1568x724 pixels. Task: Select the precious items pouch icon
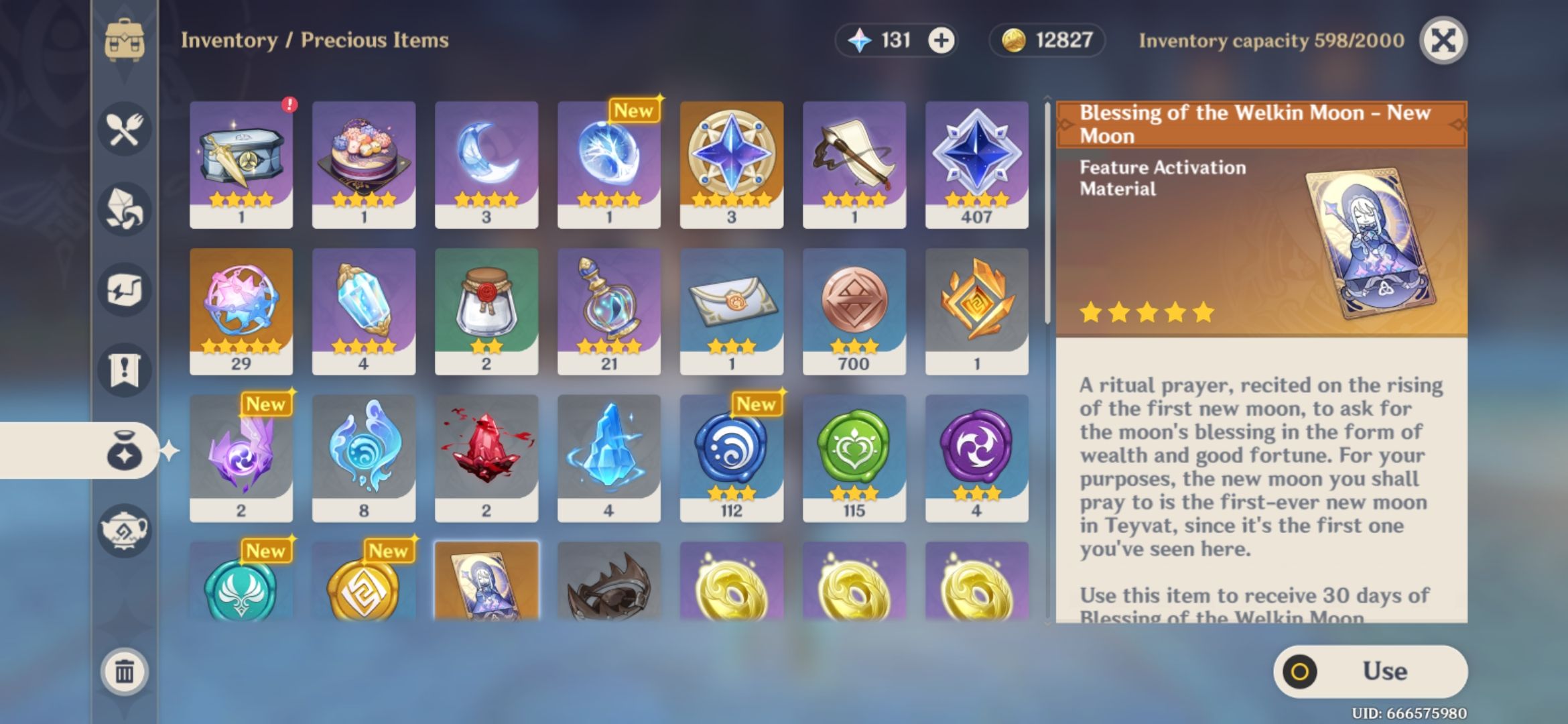click(x=124, y=451)
